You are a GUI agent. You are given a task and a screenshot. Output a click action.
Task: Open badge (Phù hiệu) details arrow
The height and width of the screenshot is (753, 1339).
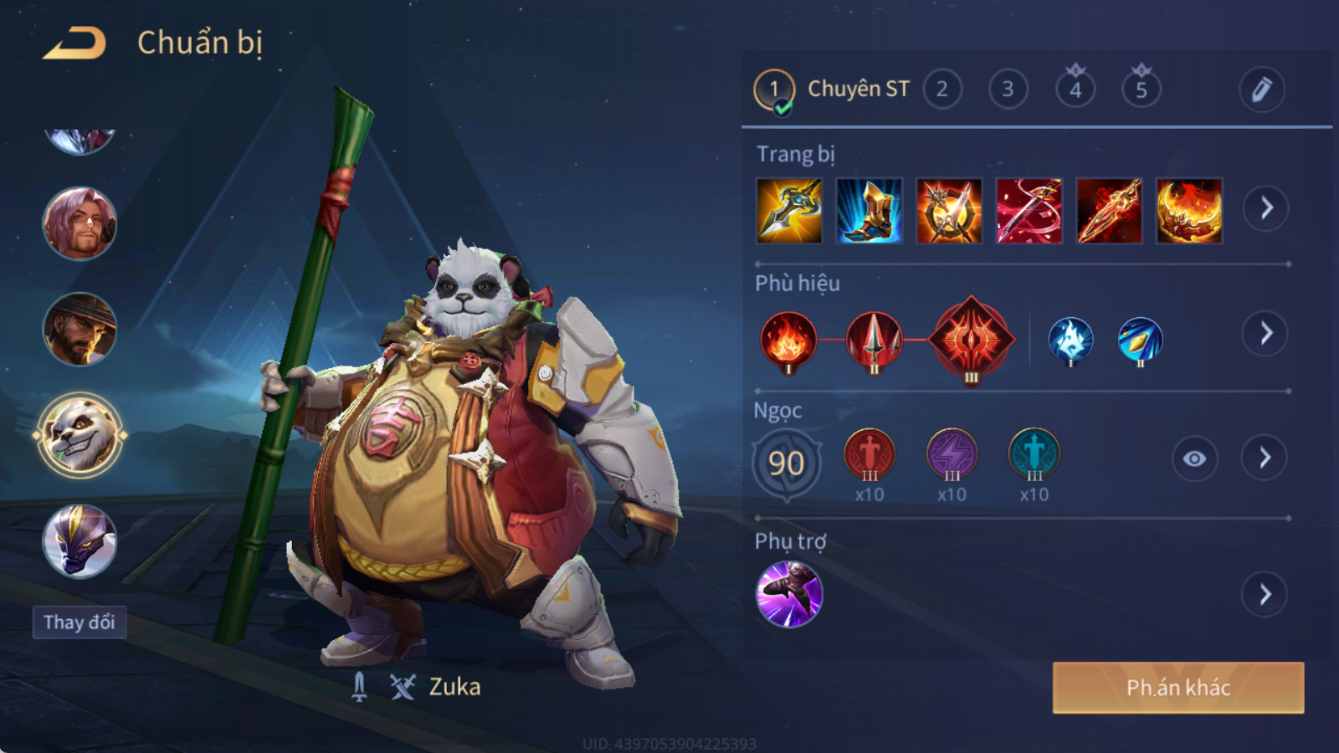tap(1266, 333)
